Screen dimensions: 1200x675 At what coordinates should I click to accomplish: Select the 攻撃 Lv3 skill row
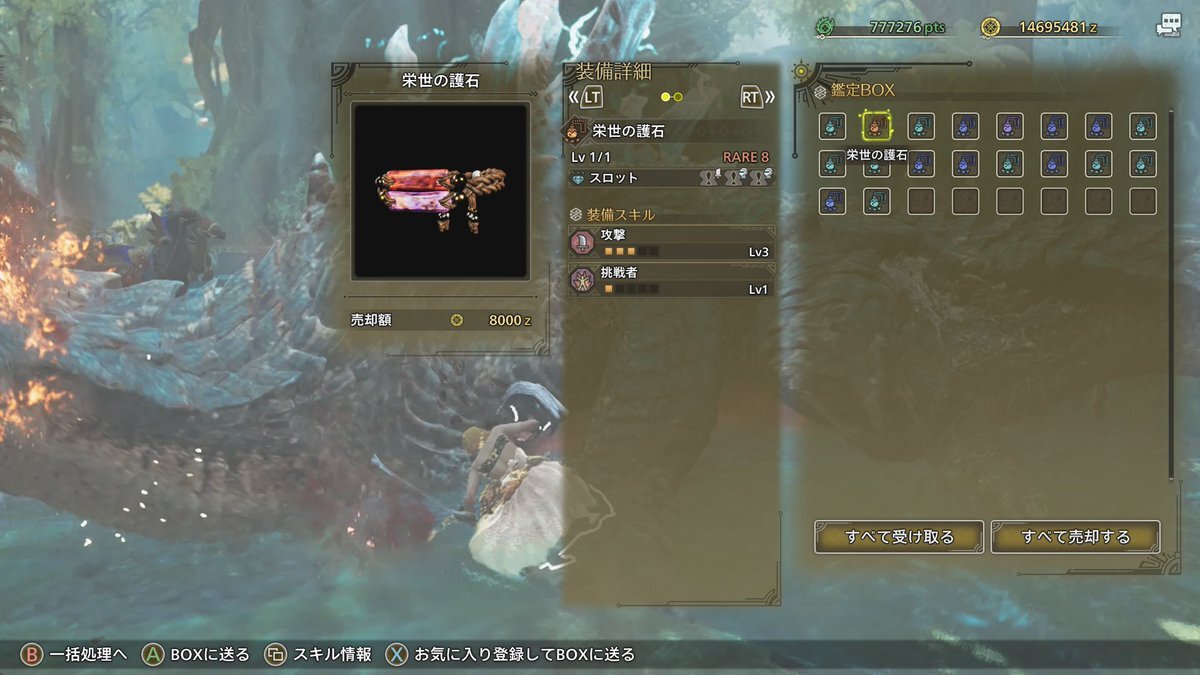pos(671,243)
